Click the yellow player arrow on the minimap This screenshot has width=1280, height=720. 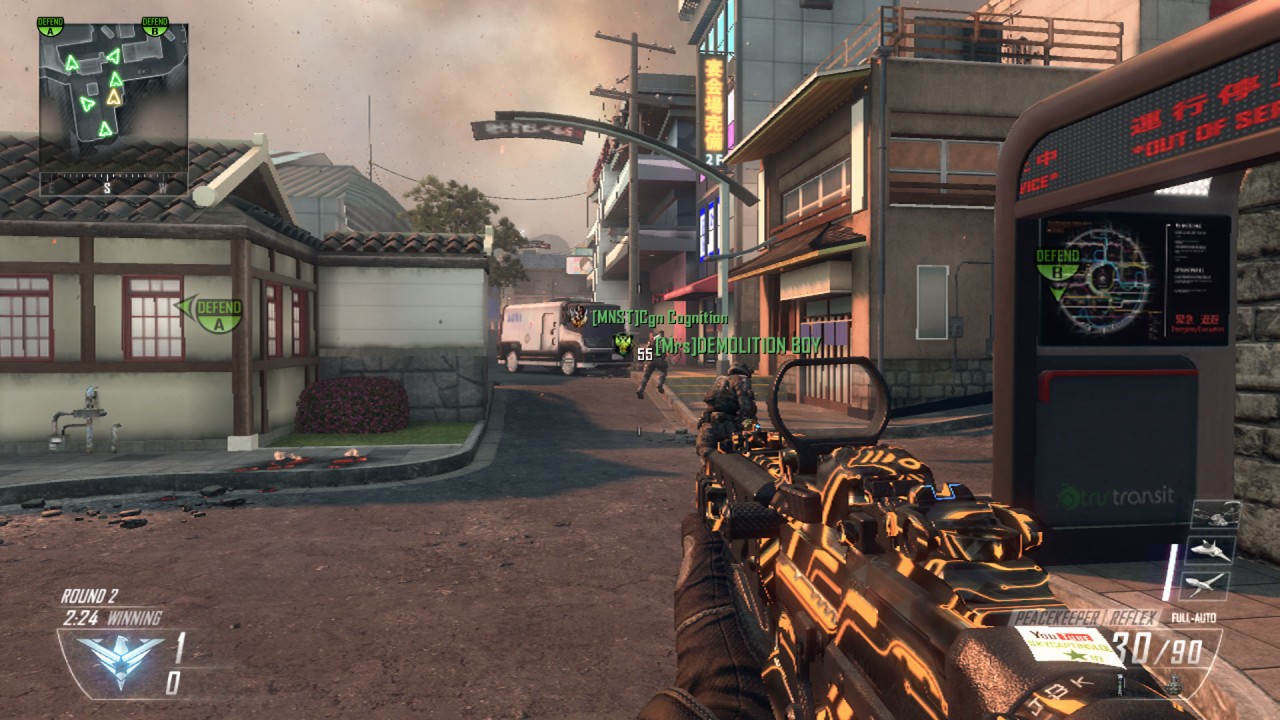tap(114, 97)
